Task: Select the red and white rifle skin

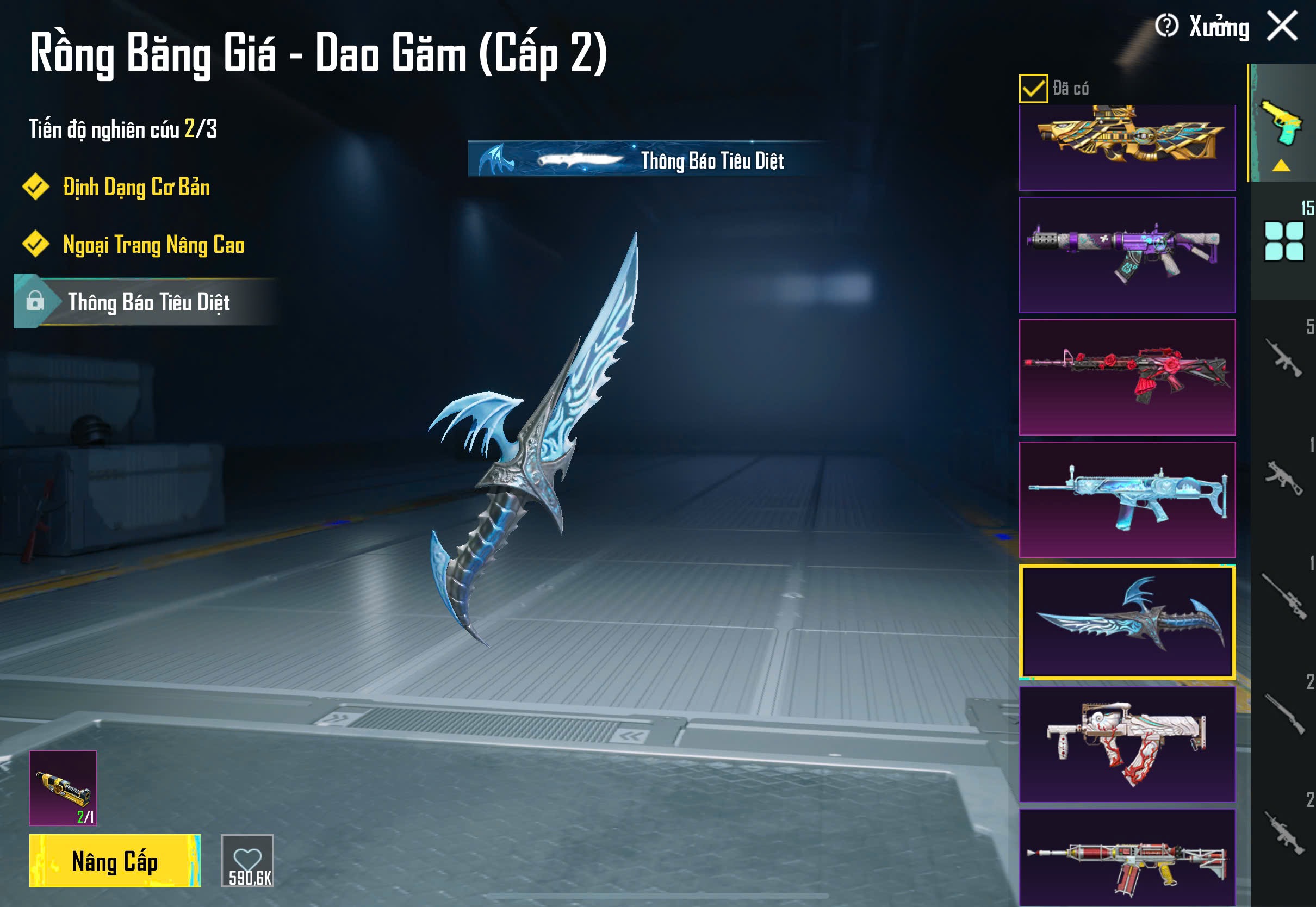Action: 1127,858
